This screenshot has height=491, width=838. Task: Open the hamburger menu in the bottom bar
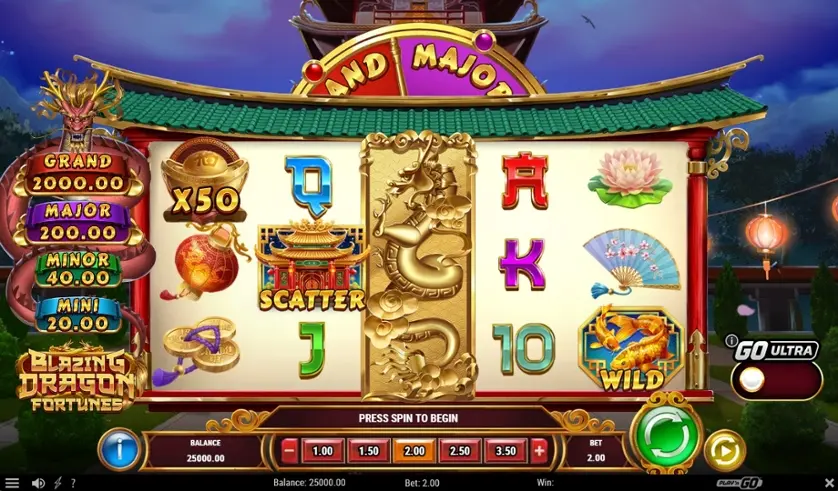tap(12, 483)
